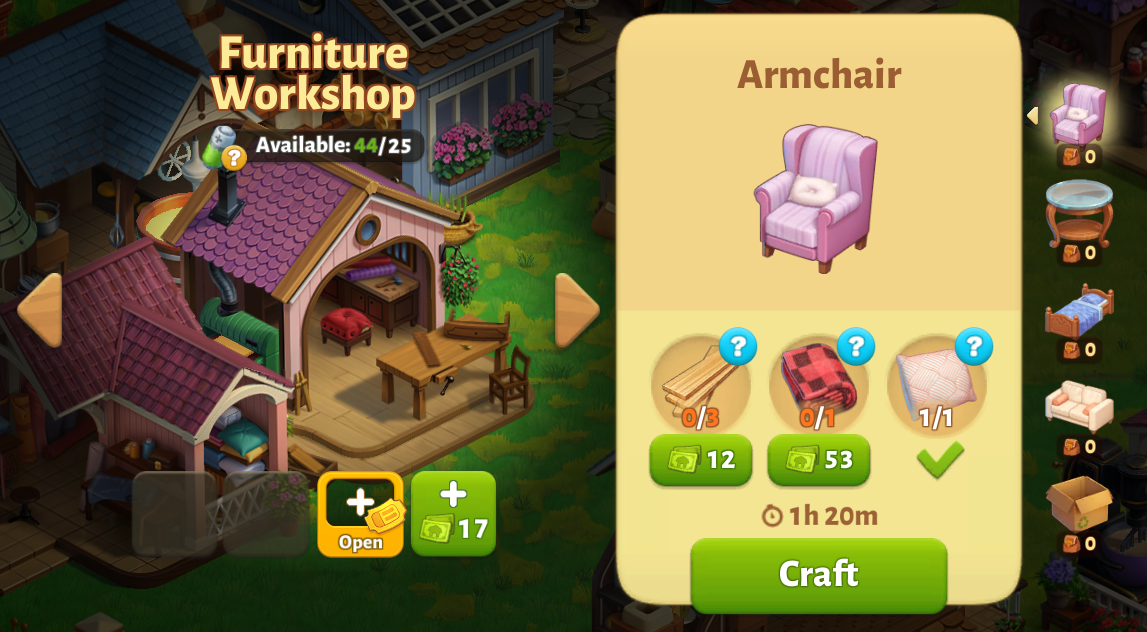Screen dimensions: 1147x632
Task: Show info for the wood planks ingredient
Action: (x=737, y=347)
